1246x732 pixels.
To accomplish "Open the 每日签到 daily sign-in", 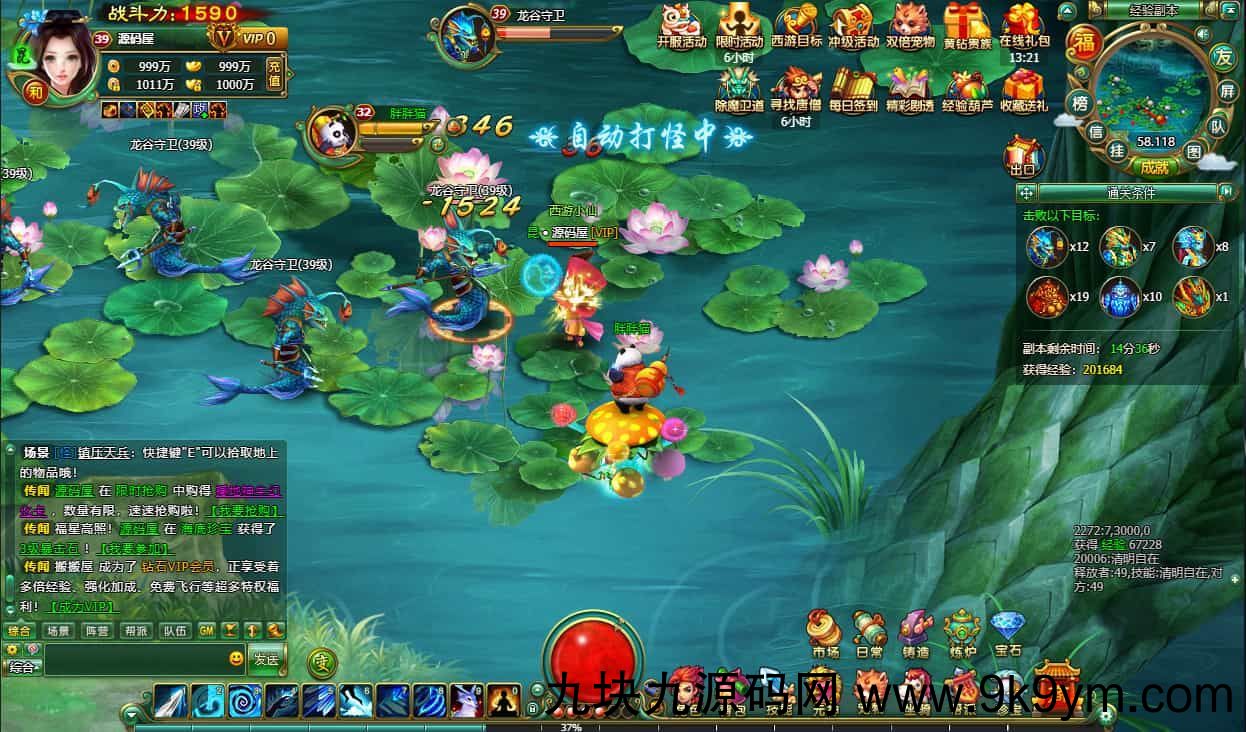I will pyautogui.click(x=853, y=88).
